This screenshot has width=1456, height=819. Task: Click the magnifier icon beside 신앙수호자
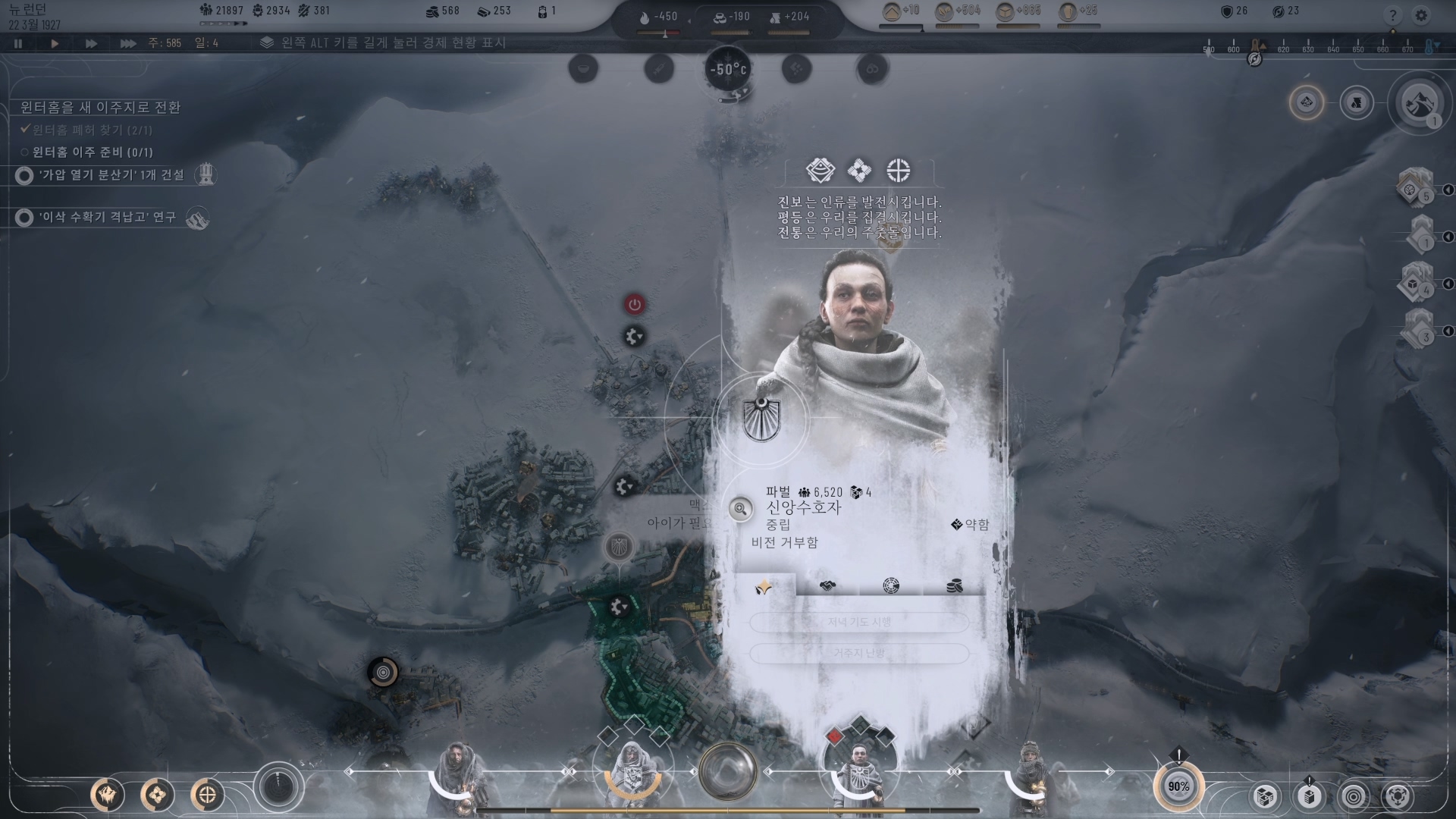(x=740, y=509)
